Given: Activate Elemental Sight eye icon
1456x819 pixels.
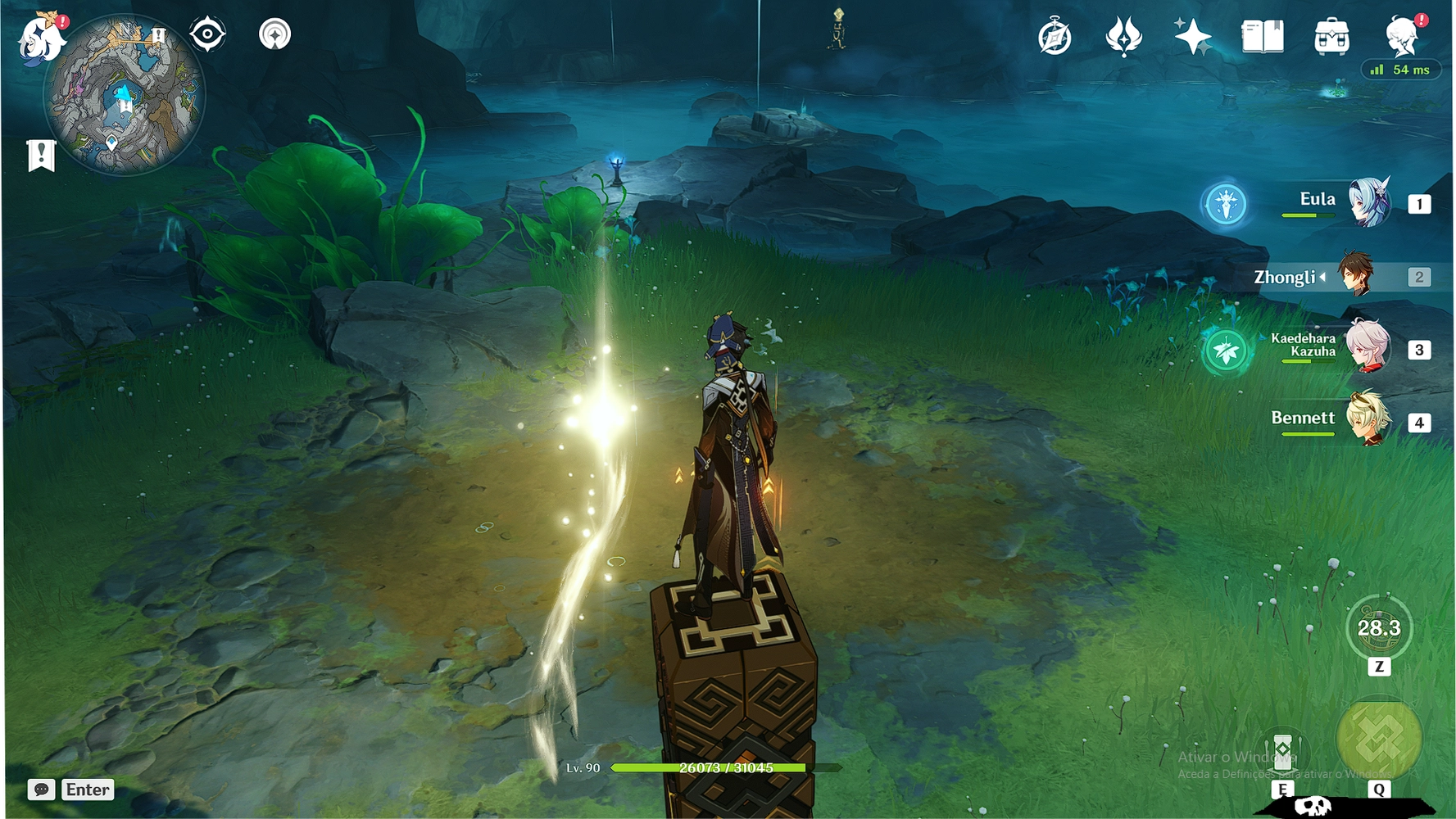Looking at the screenshot, I should tap(207, 35).
